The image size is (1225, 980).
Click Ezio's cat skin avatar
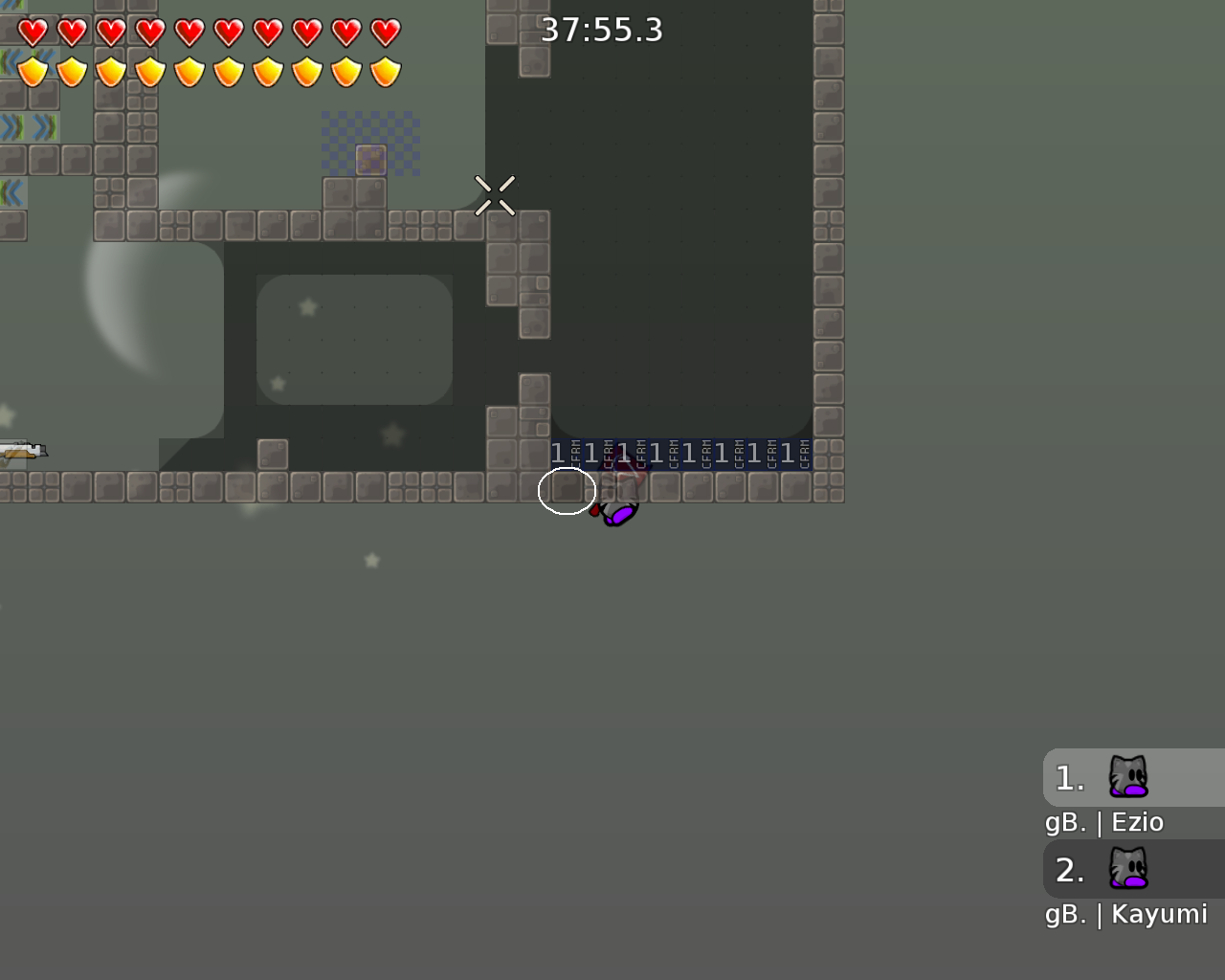click(x=1130, y=778)
